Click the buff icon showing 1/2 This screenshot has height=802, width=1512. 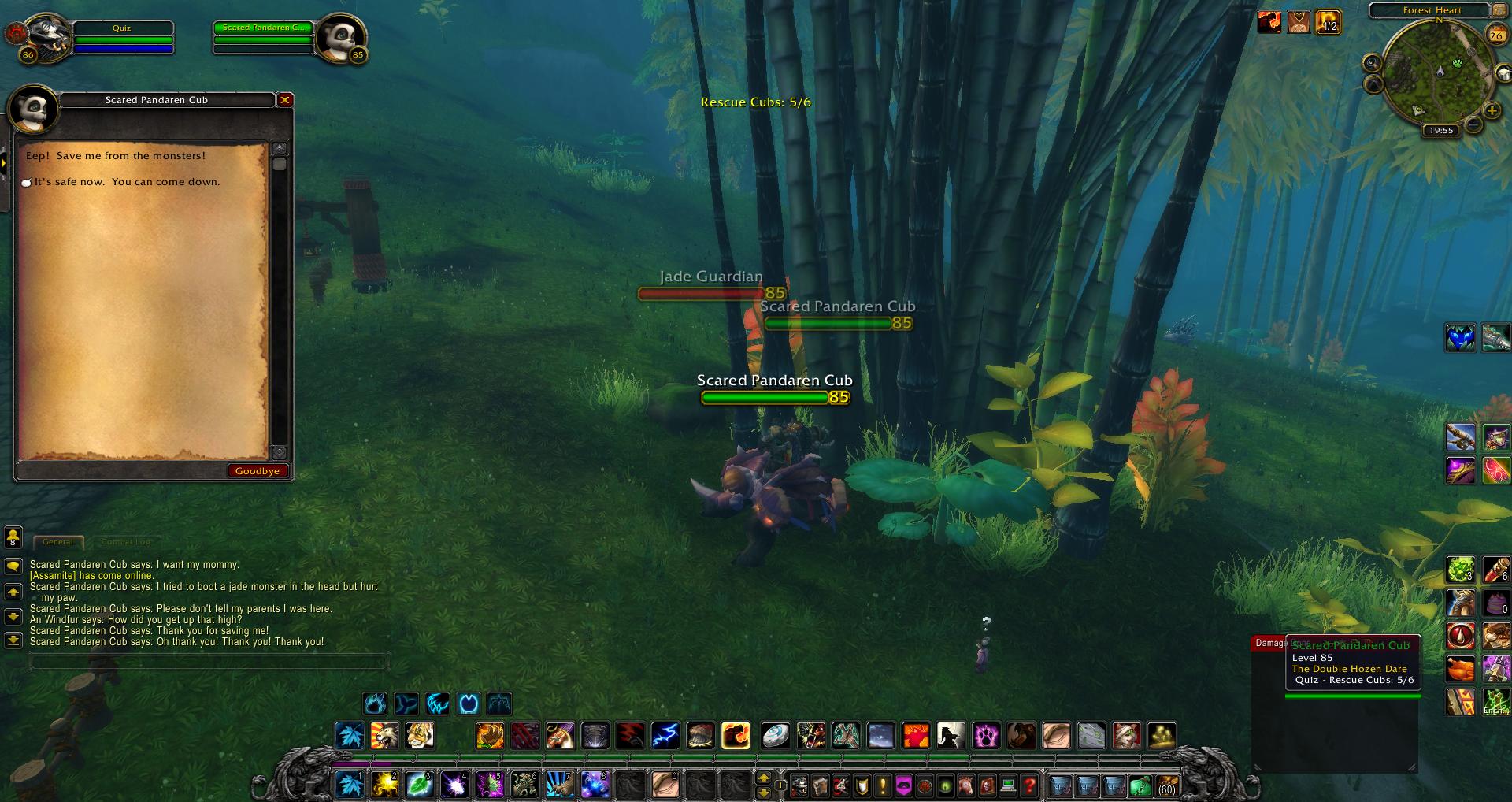coord(1328,22)
